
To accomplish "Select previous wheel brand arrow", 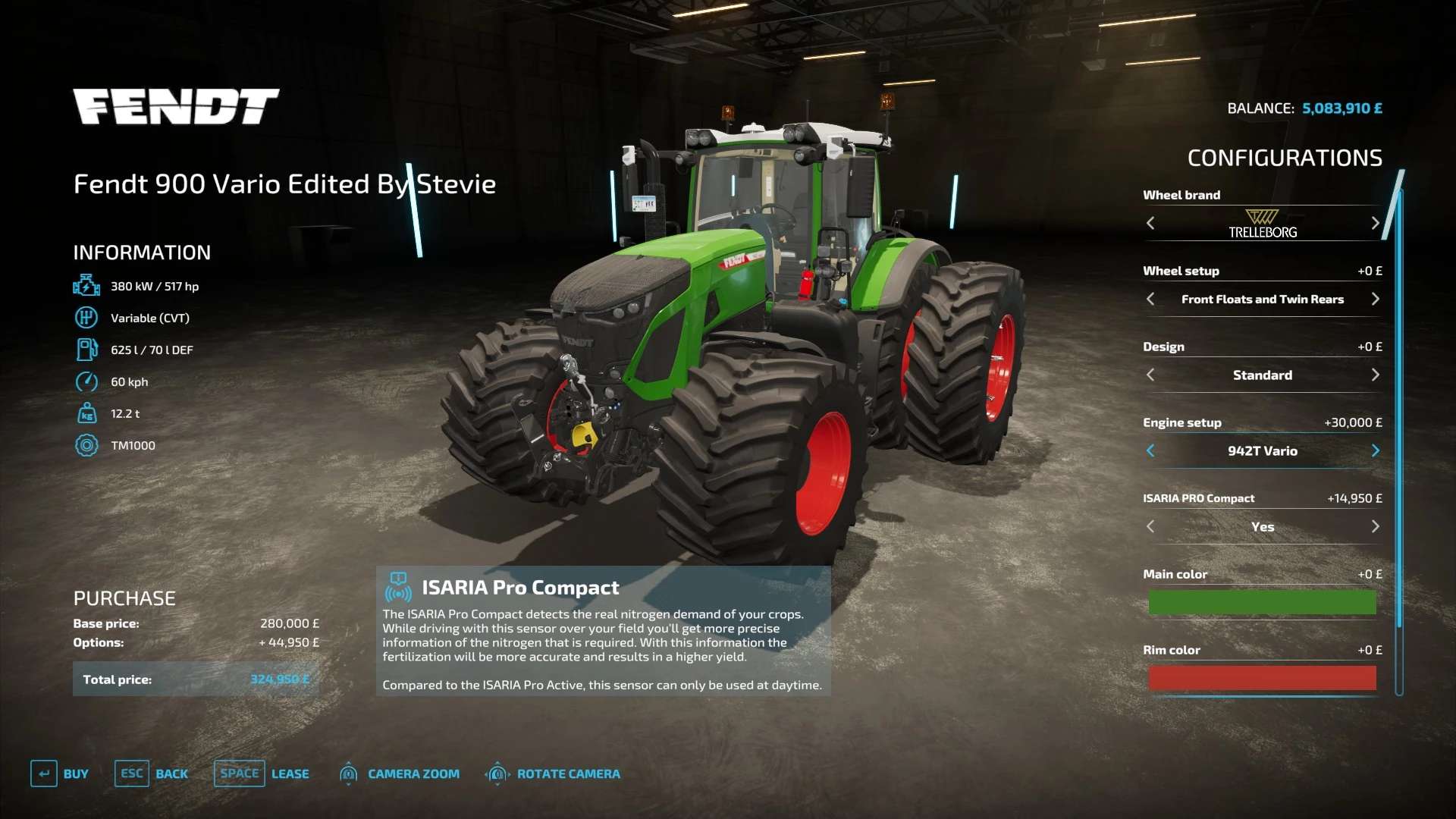I will click(1150, 223).
